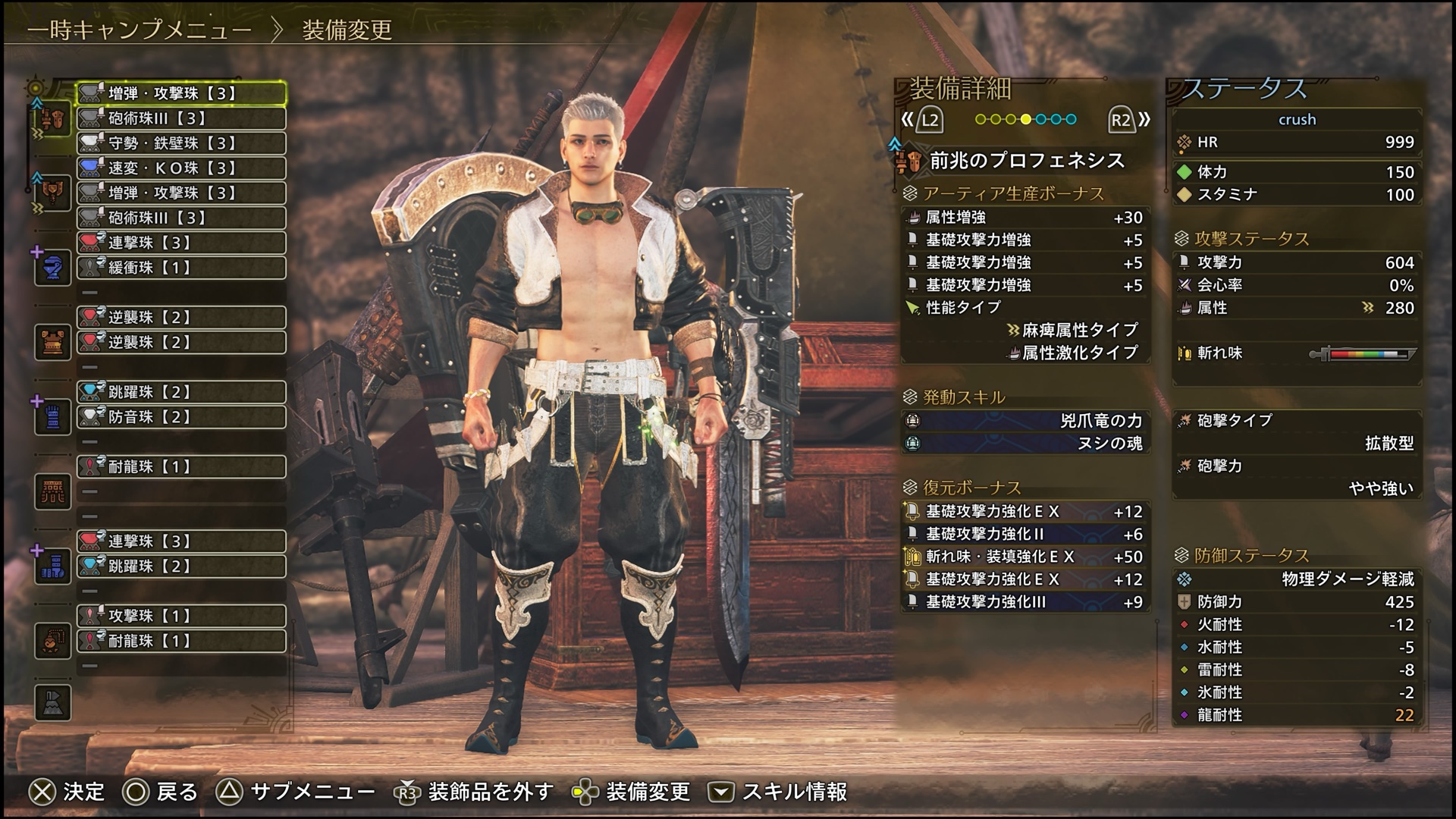Open the helmet equipment icon
Image resolution: width=1456 pixels, height=819 pixels.
pos(52,268)
